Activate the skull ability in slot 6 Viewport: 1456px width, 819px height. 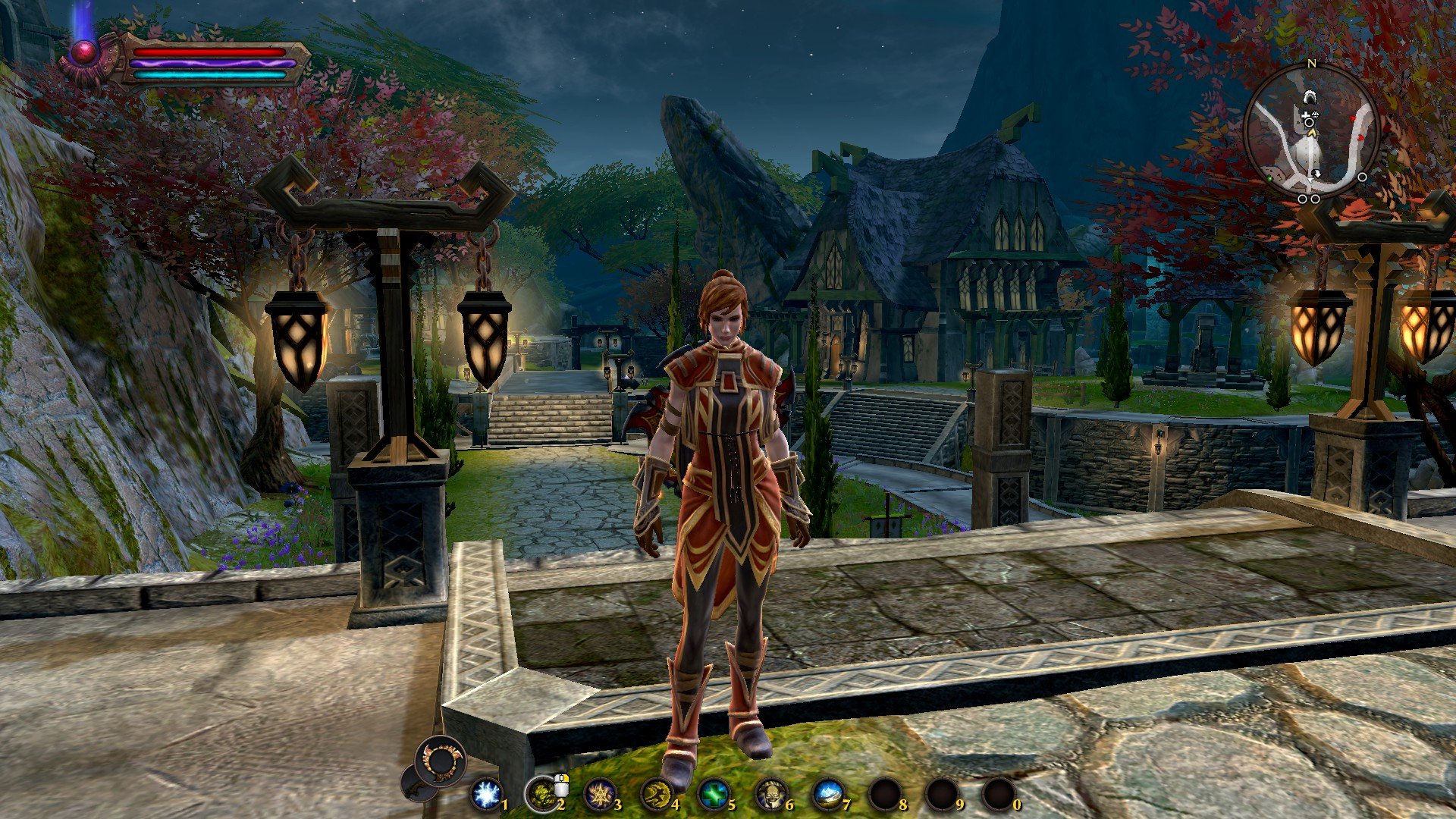(x=770, y=795)
